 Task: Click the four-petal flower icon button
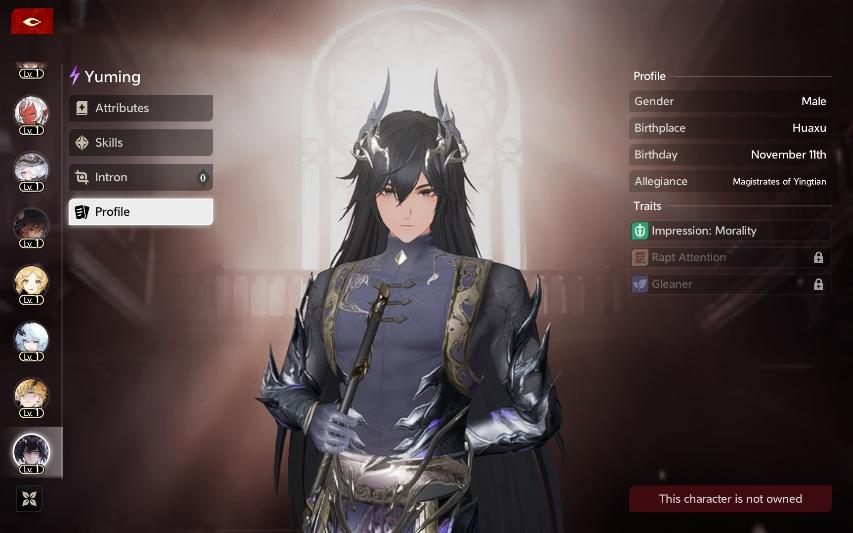click(x=31, y=498)
